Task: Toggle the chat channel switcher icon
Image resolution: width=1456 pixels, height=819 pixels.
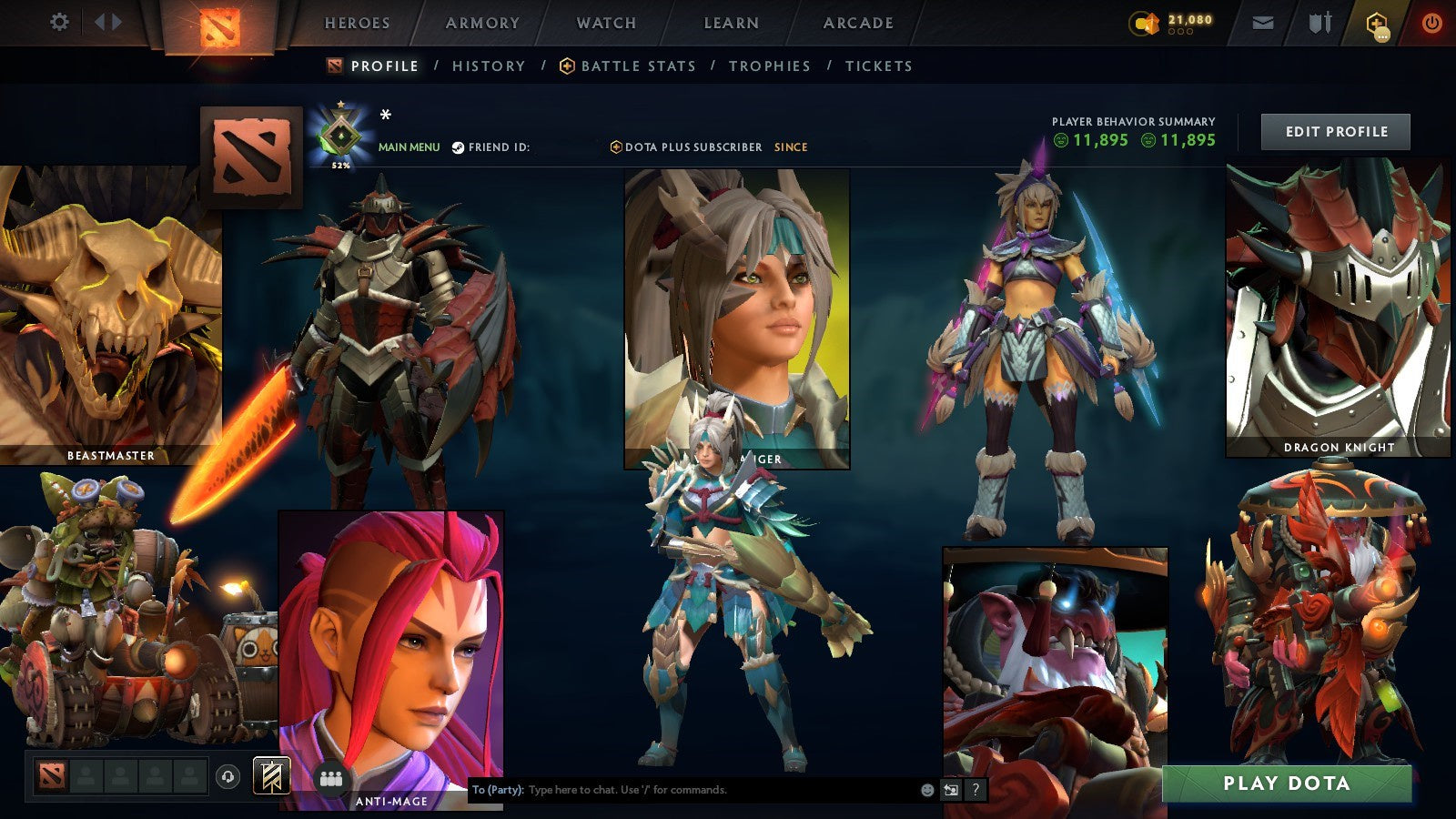Action: [x=951, y=790]
